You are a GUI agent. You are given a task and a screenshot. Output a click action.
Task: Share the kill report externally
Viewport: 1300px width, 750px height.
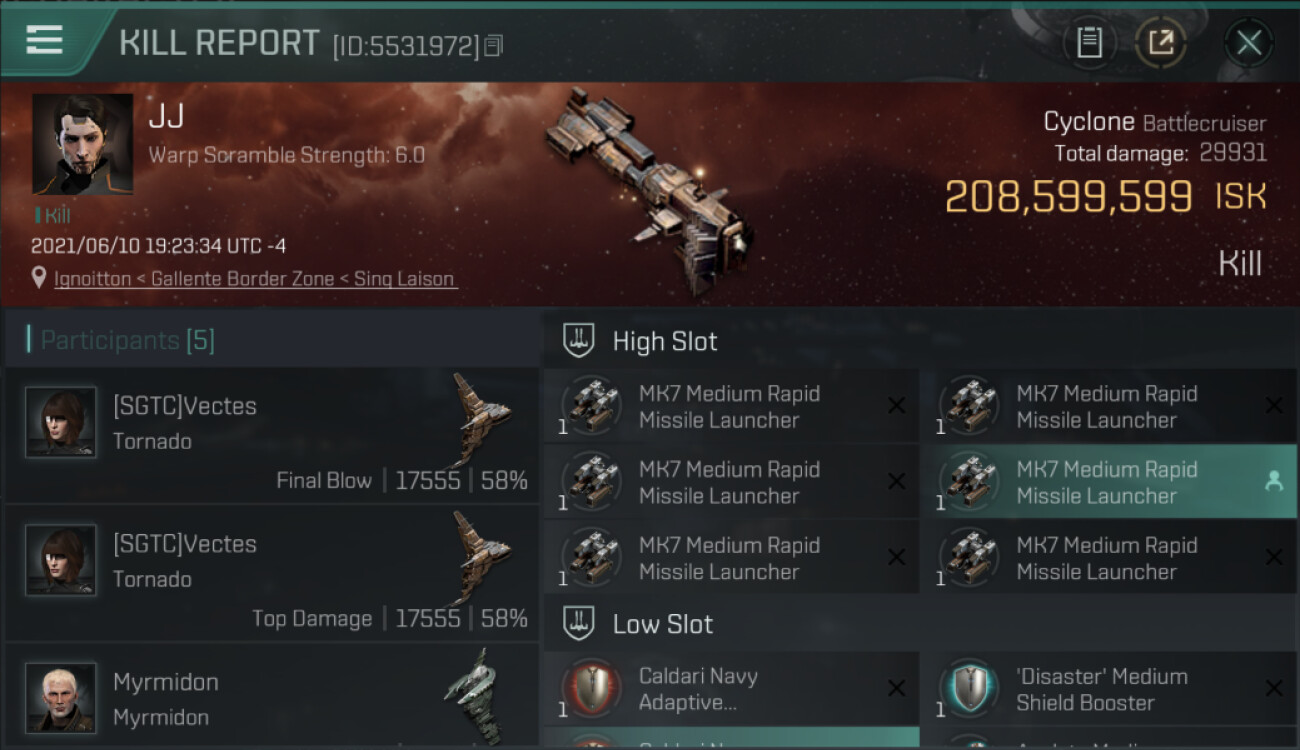tap(1160, 43)
